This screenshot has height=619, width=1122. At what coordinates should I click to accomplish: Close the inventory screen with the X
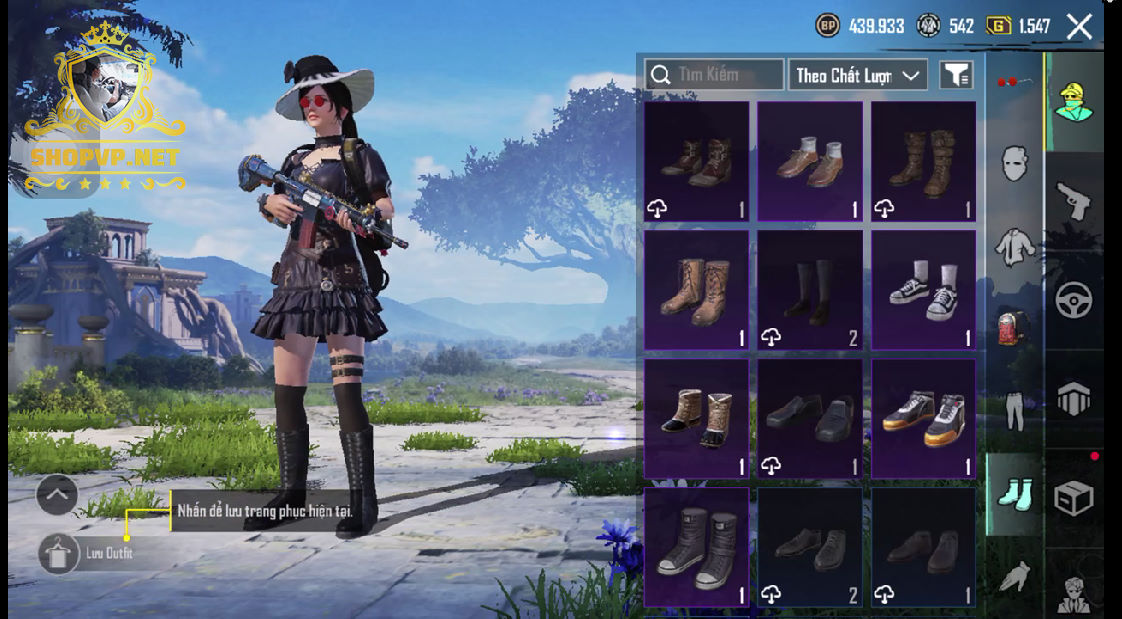(x=1079, y=26)
